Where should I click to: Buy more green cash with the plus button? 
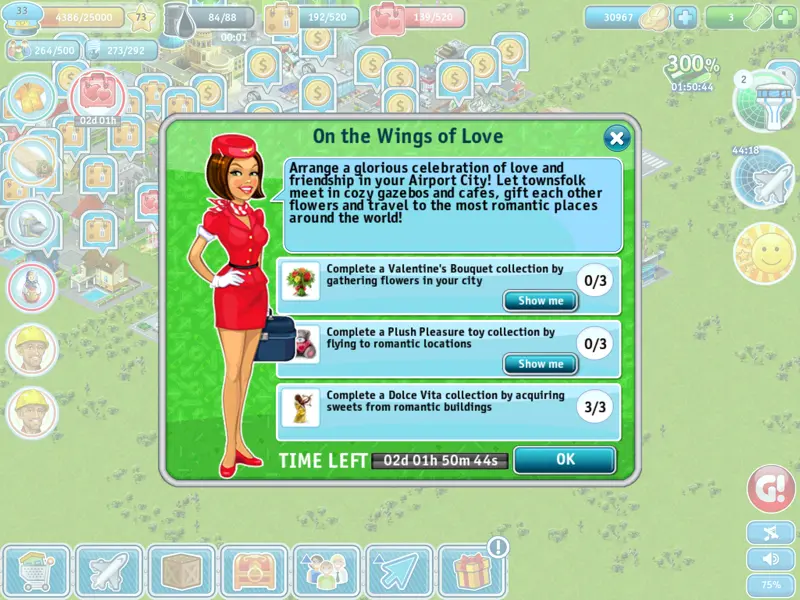(786, 18)
